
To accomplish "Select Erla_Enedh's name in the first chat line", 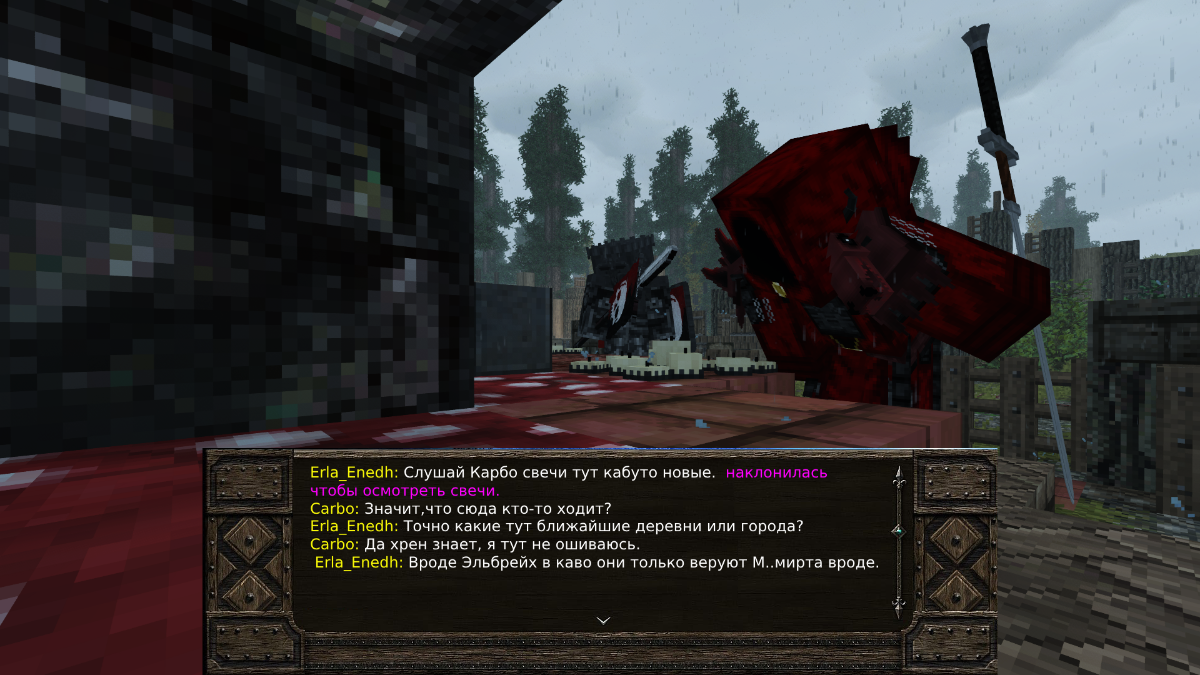I will (x=354, y=472).
